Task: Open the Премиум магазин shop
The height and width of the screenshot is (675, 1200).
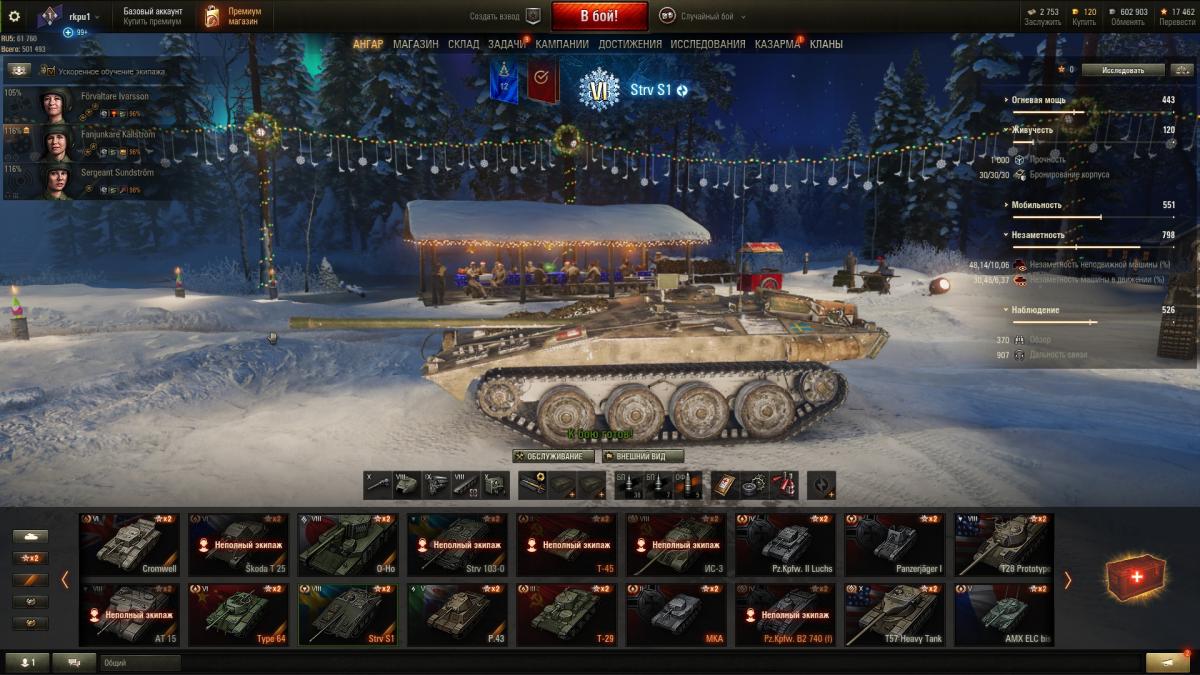Action: (231, 16)
